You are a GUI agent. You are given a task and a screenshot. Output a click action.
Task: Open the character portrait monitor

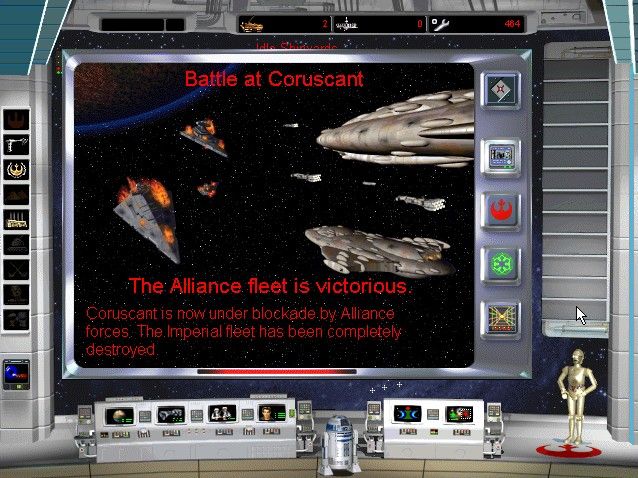point(268,412)
